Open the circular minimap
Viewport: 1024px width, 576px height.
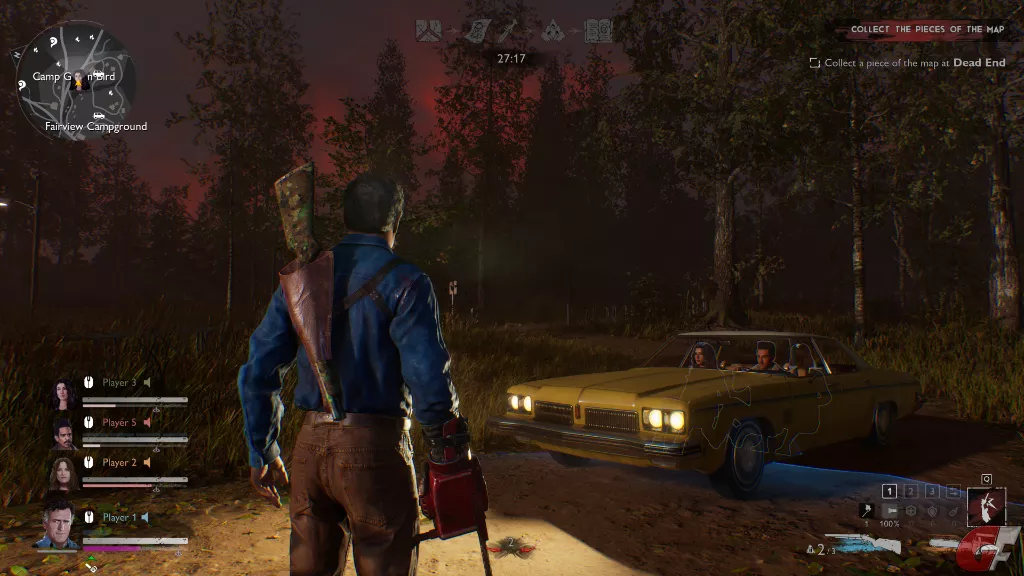(77, 80)
